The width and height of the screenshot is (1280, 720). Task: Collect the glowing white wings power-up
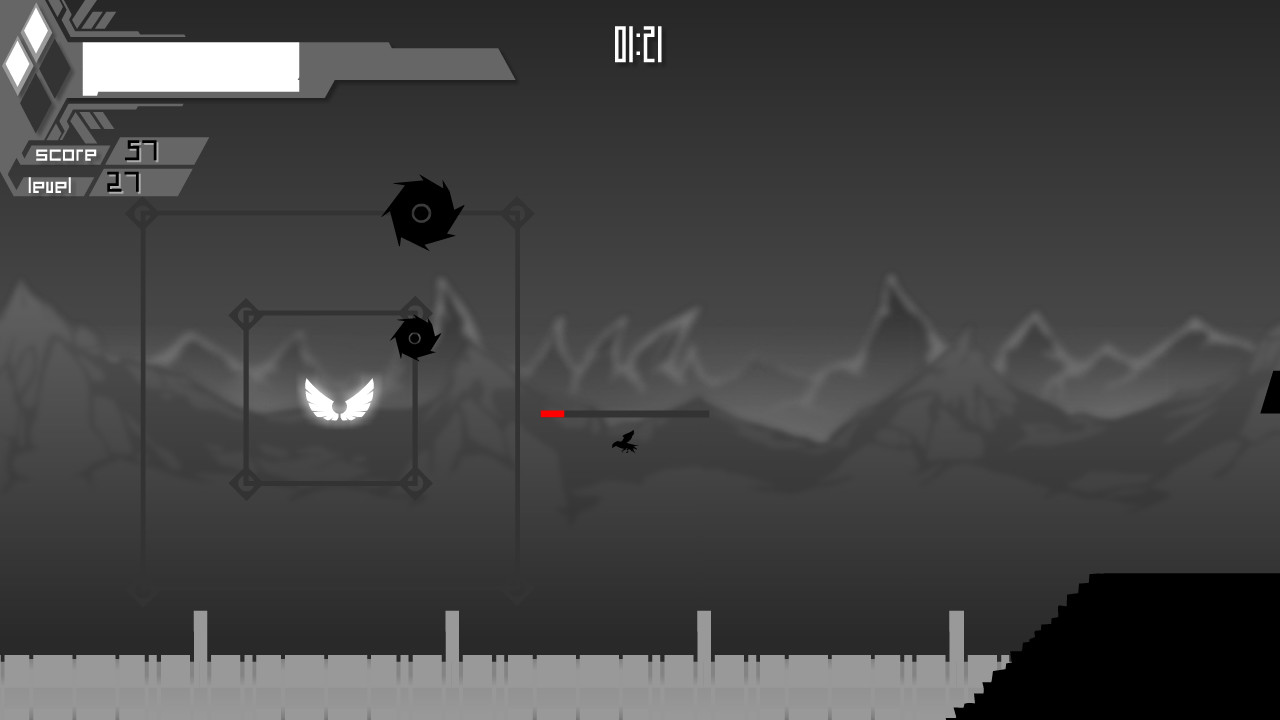pyautogui.click(x=338, y=400)
